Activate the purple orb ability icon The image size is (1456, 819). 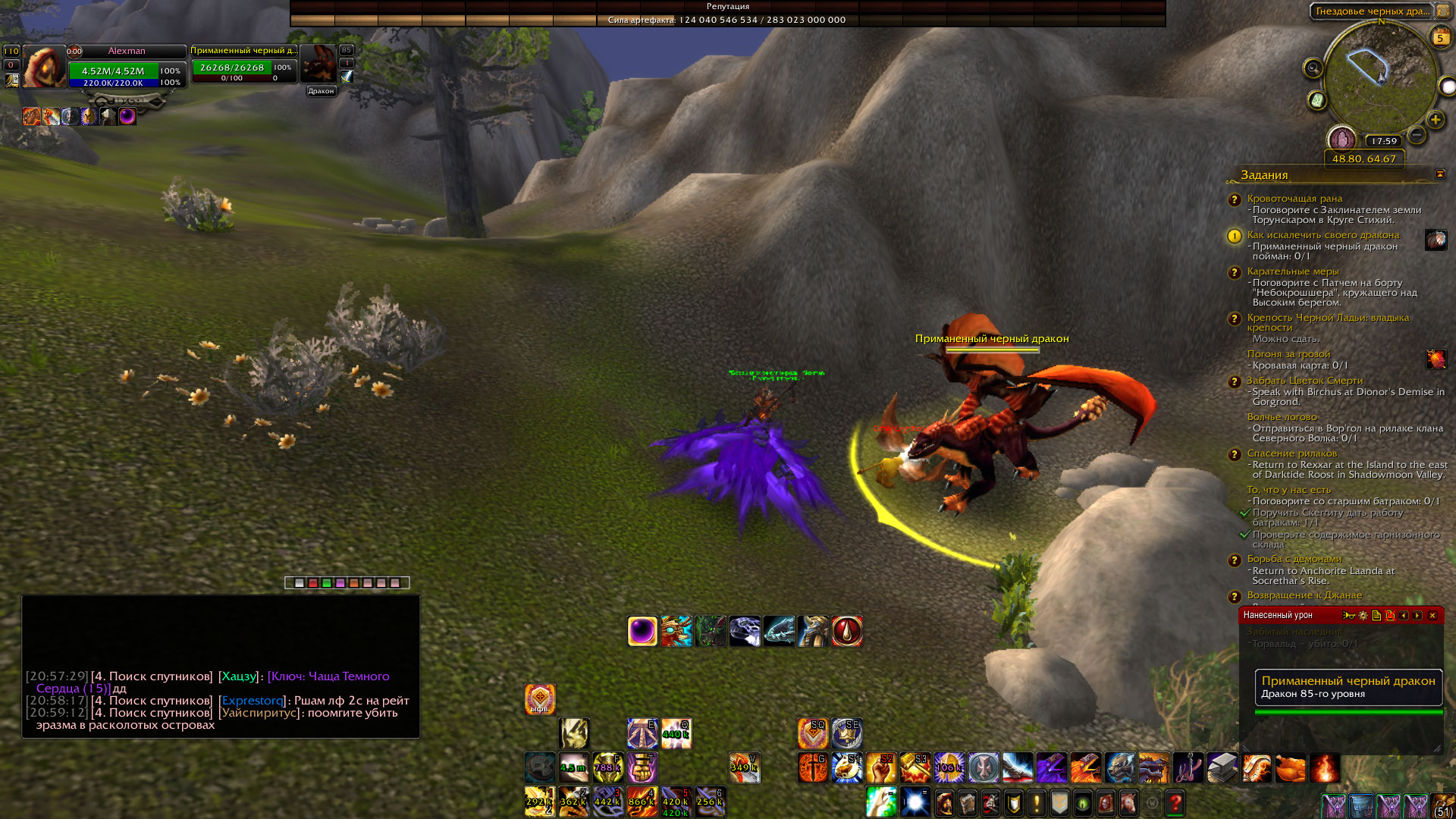tap(642, 631)
